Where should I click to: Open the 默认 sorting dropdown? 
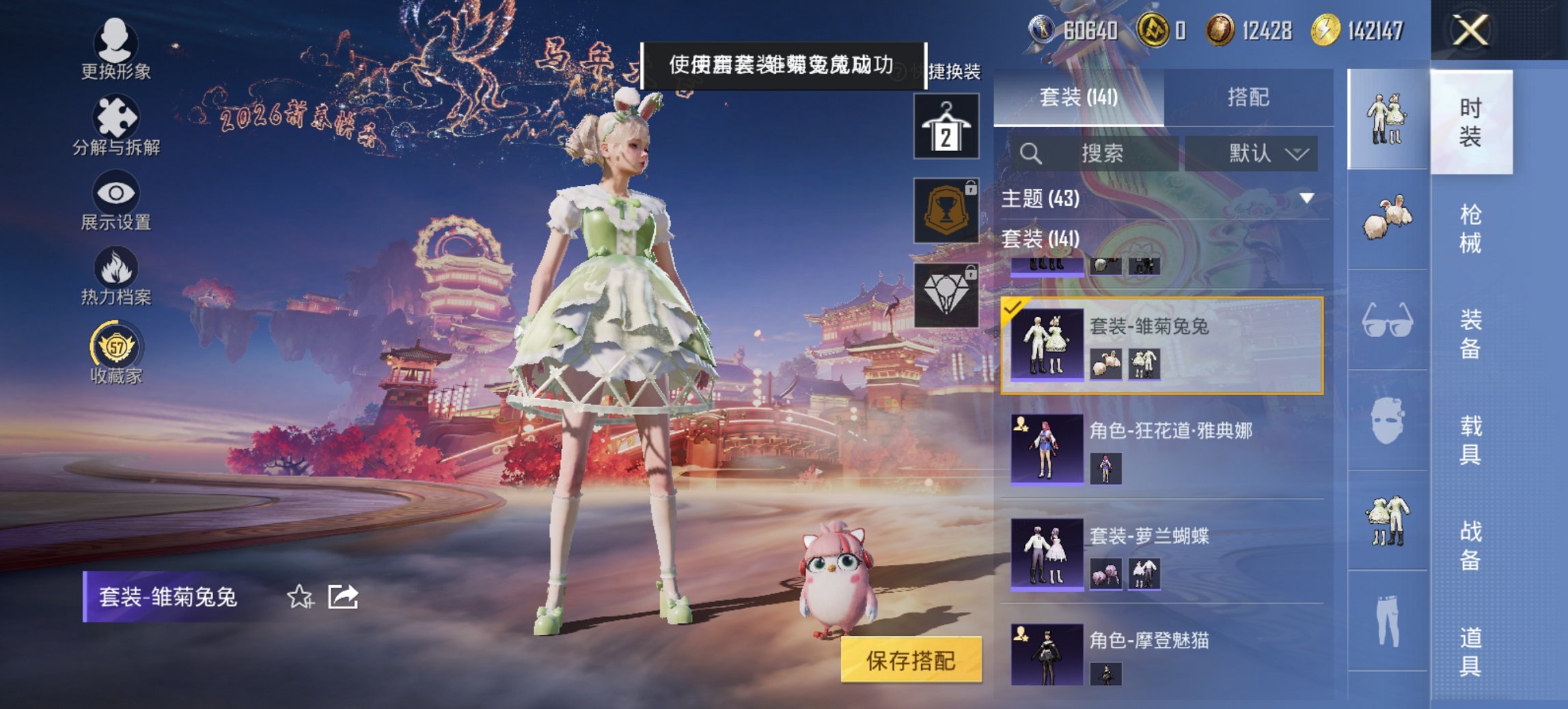[1263, 154]
